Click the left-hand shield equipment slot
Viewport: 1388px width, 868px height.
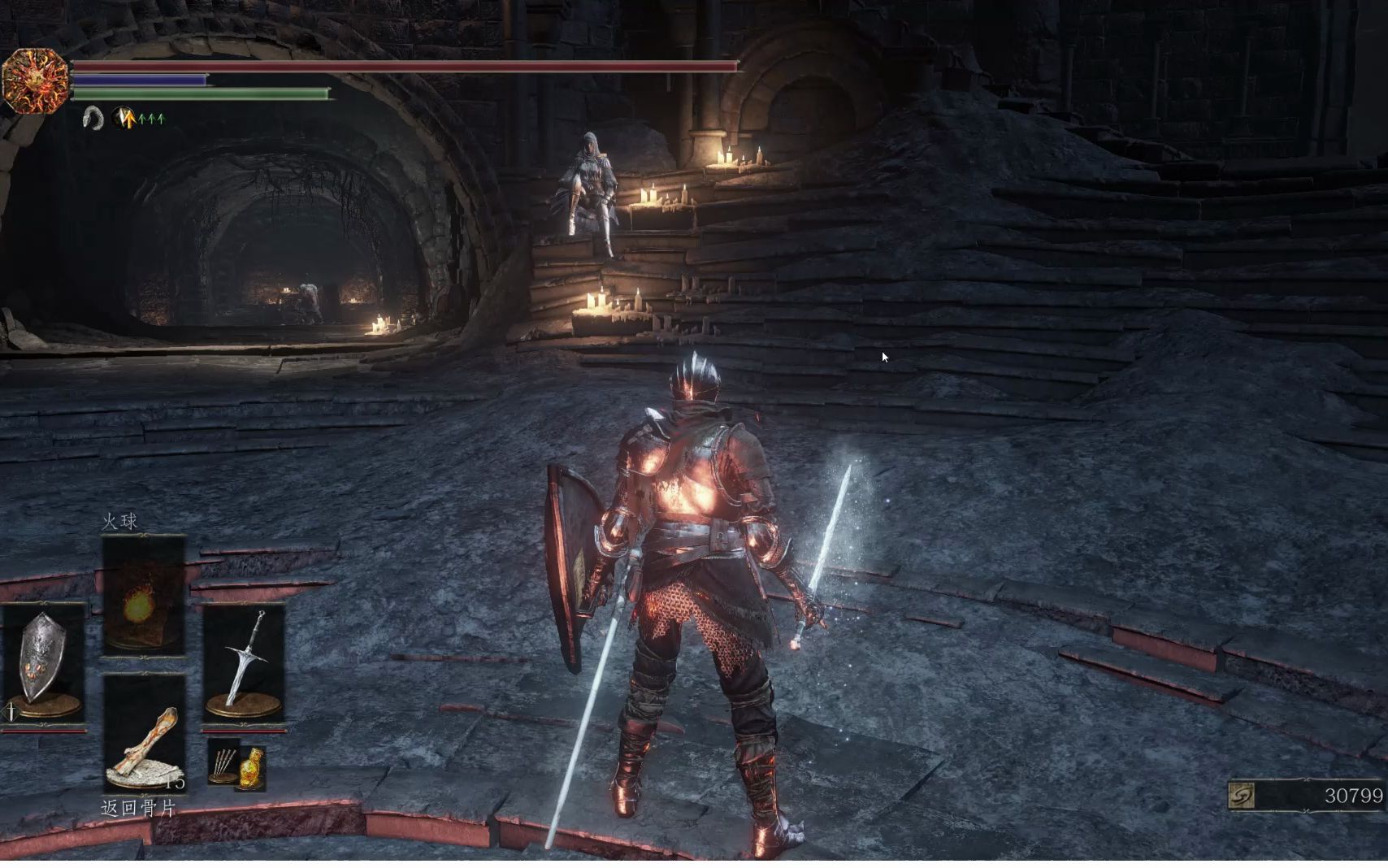tap(43, 663)
